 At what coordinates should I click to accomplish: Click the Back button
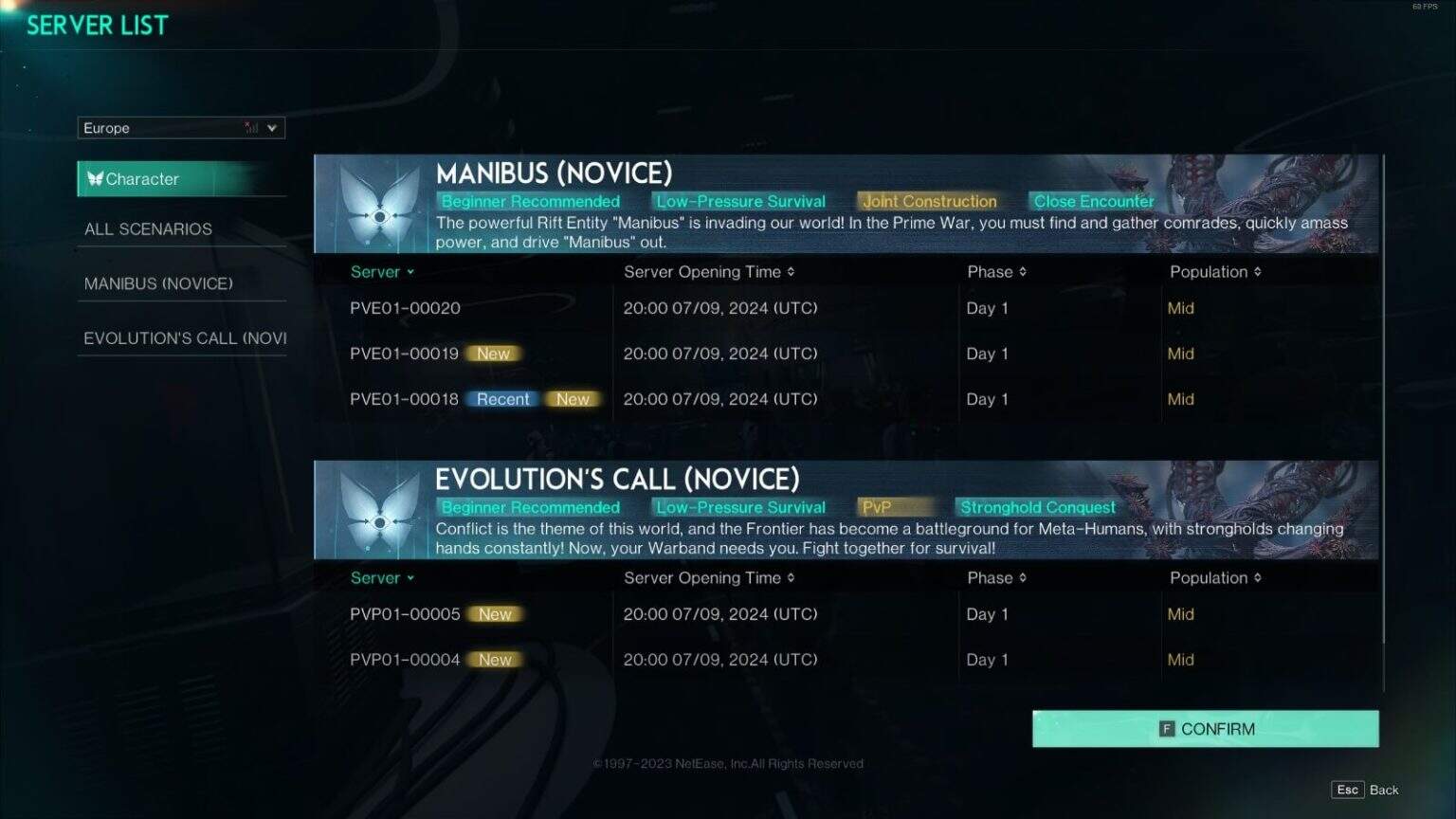[1384, 789]
